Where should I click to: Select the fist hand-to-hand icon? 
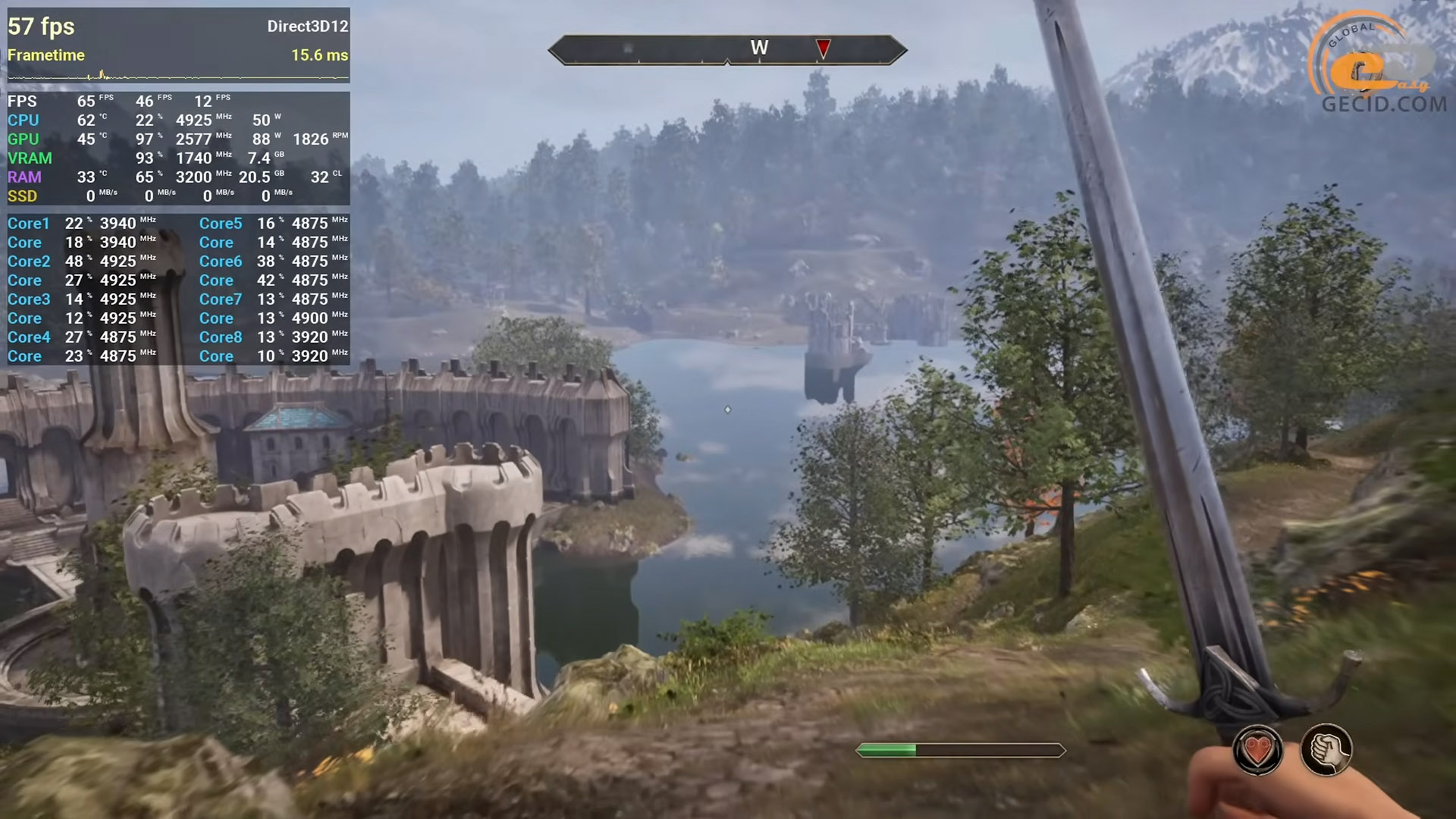click(1326, 750)
